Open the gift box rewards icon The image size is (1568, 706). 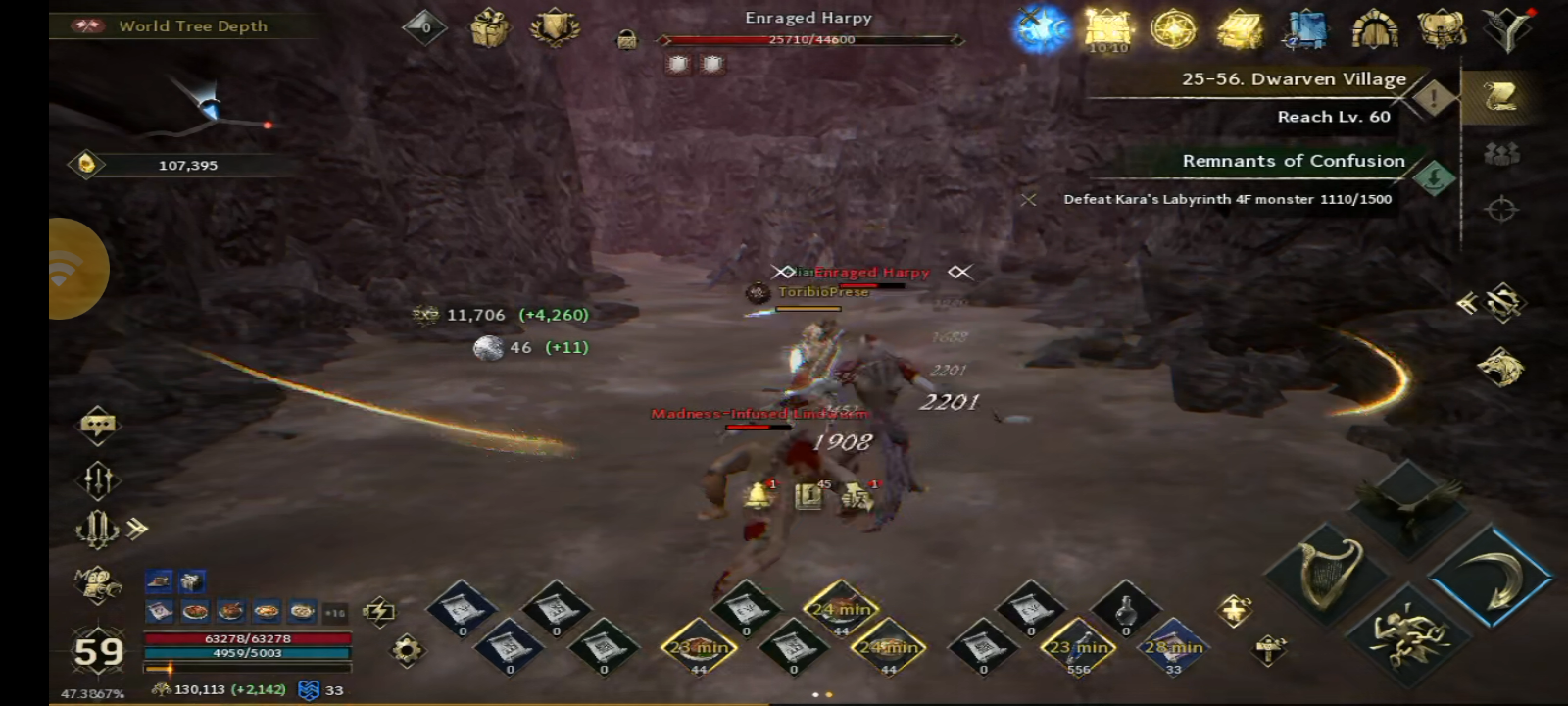[489, 27]
